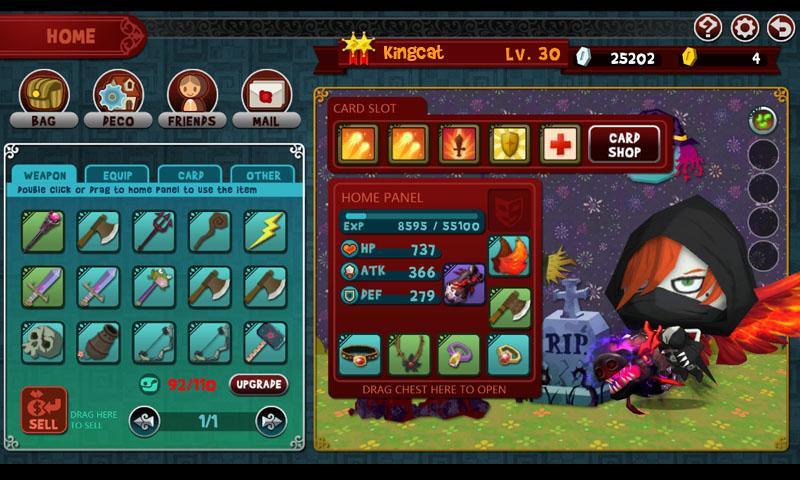
Task: Open the help question mark
Action: (708, 27)
